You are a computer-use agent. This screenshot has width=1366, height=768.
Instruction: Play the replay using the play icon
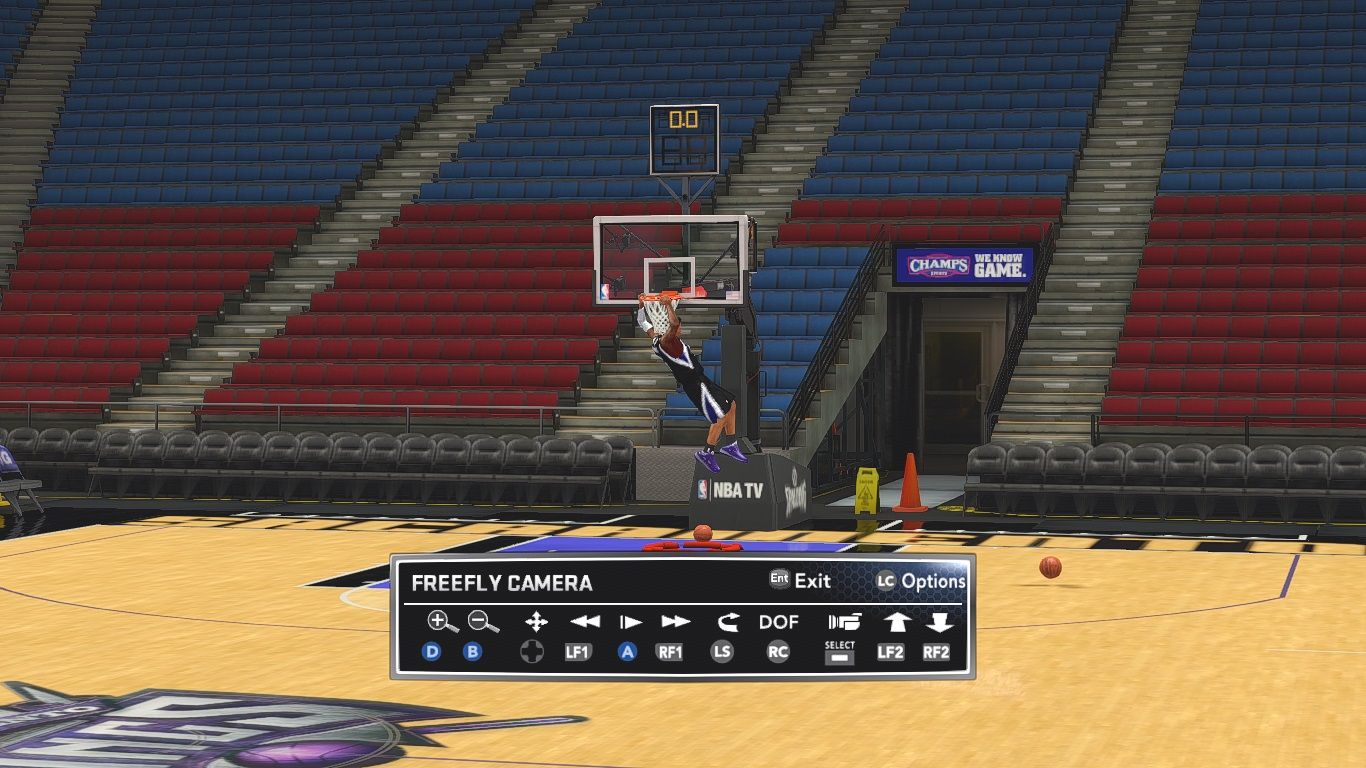point(630,622)
